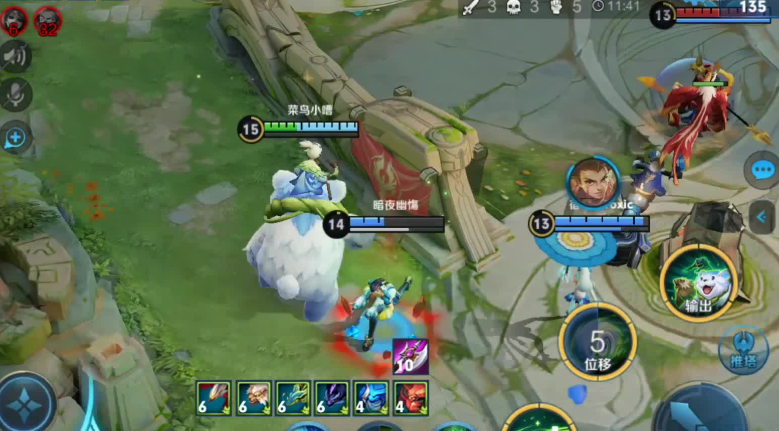
Task: Select the red phoenix buff icon
Action: point(214,397)
